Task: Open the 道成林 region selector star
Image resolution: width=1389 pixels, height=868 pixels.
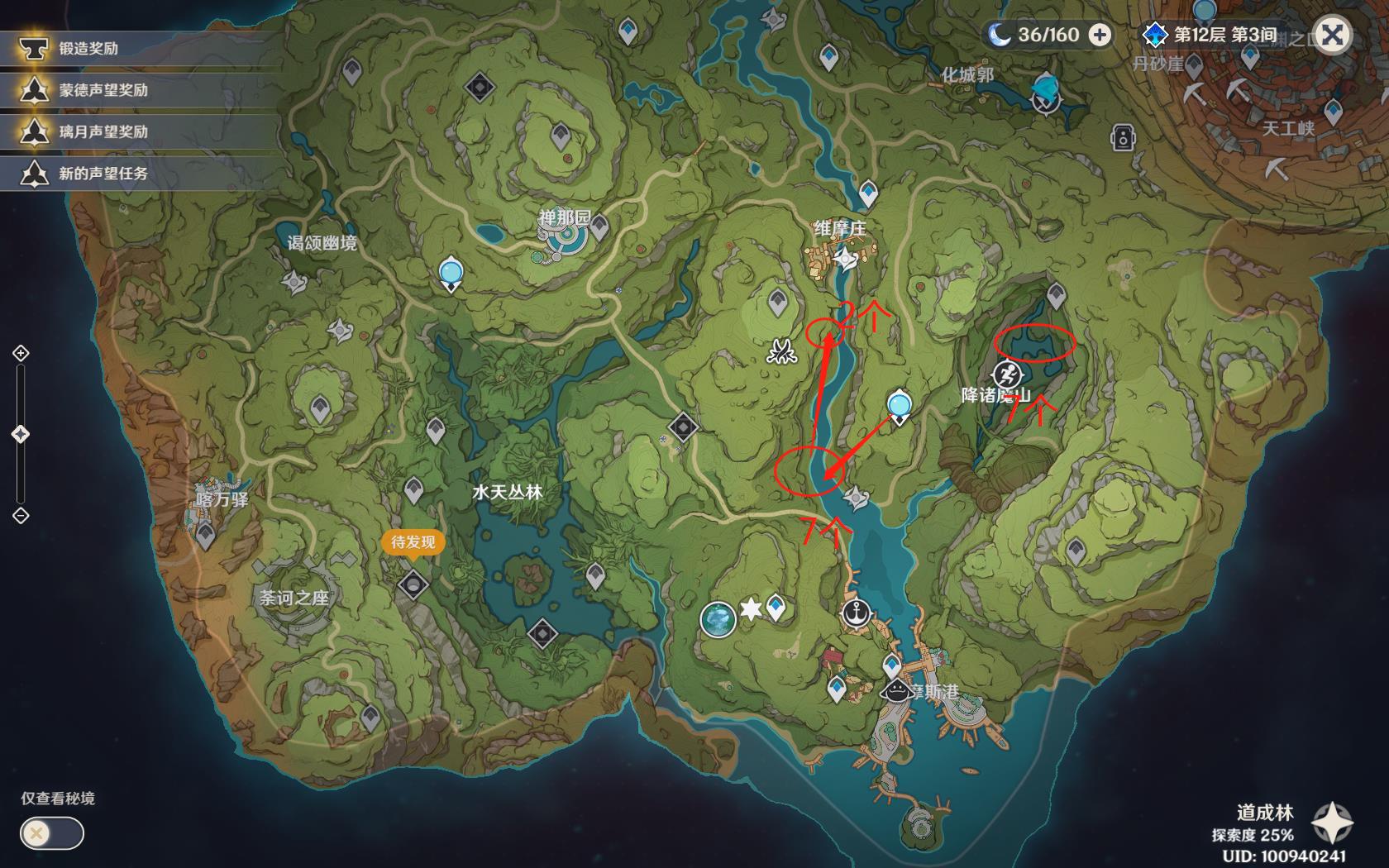Action: (x=1332, y=822)
